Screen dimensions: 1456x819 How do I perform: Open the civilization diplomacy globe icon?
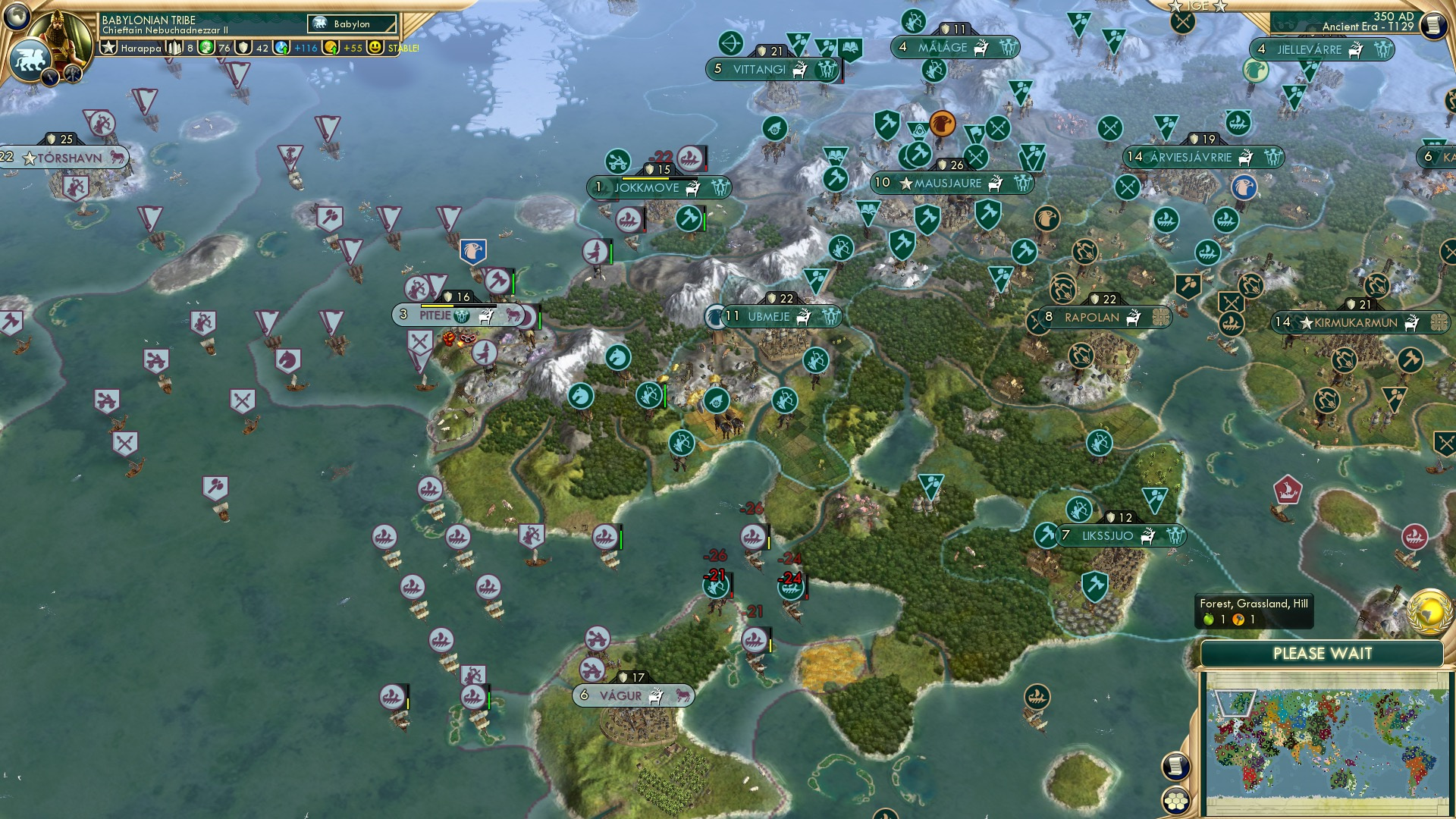(17, 14)
